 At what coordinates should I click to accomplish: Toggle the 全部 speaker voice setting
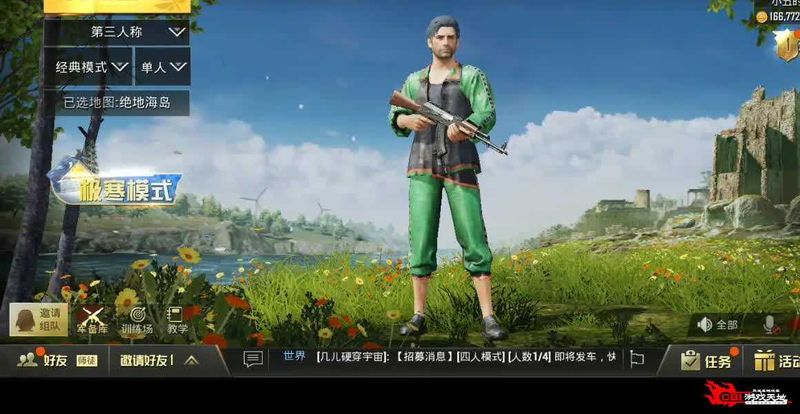coord(718,324)
